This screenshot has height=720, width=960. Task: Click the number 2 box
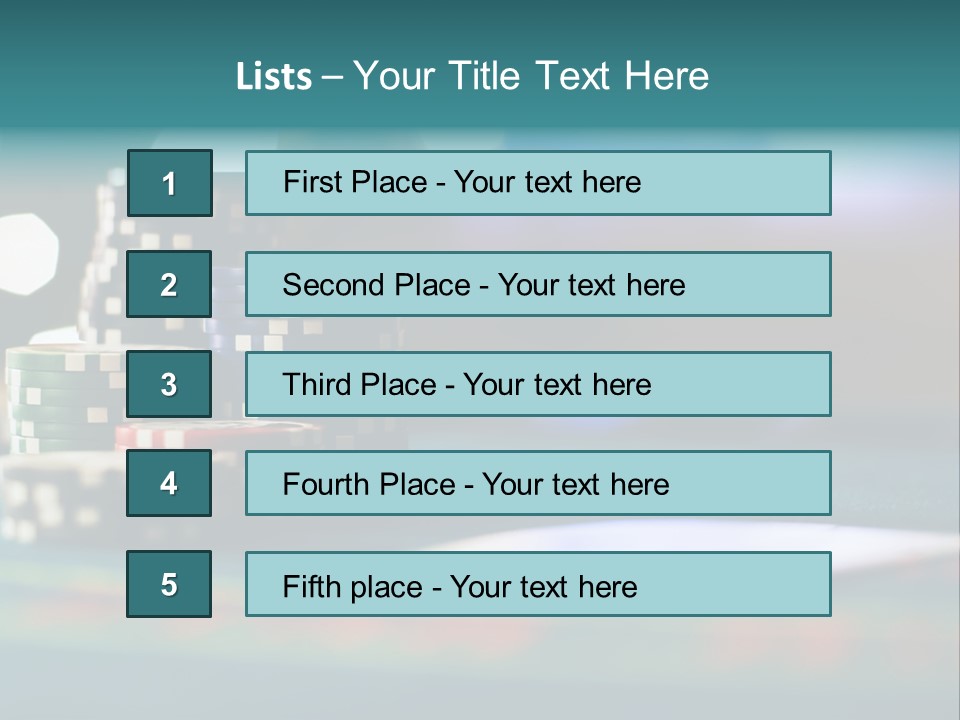[x=169, y=284]
